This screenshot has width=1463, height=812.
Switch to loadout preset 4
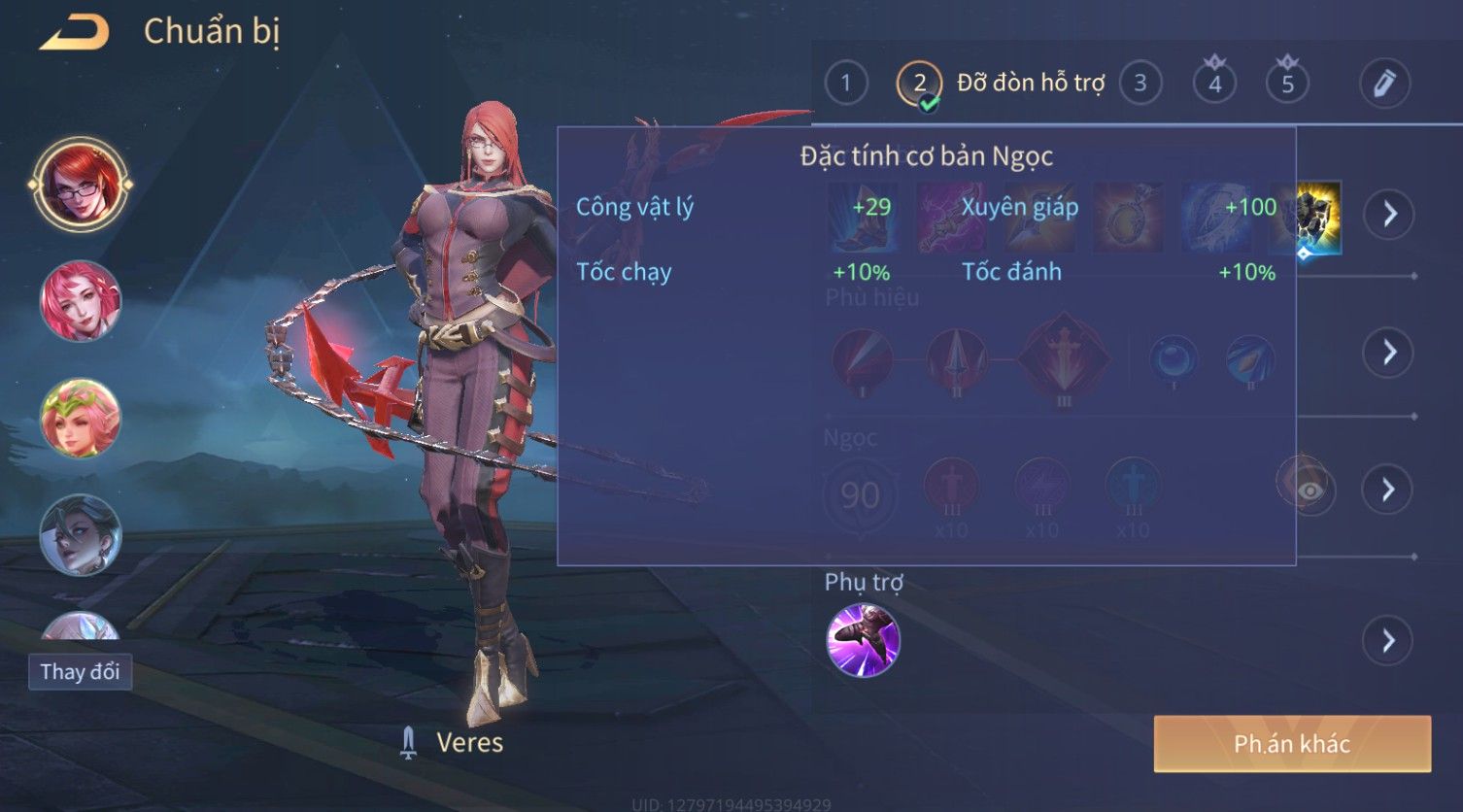coord(1214,84)
